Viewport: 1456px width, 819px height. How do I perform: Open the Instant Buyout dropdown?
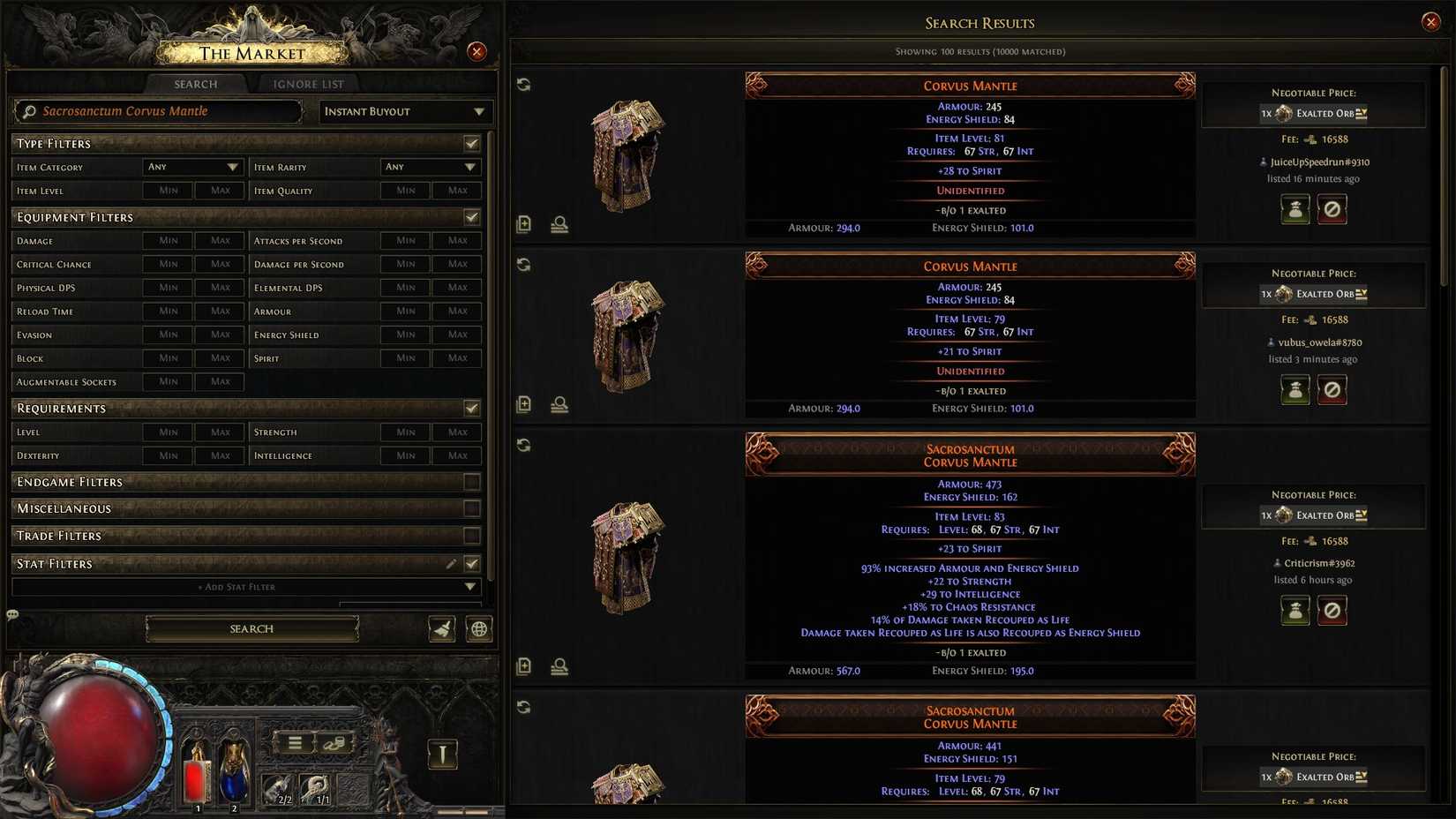point(403,111)
